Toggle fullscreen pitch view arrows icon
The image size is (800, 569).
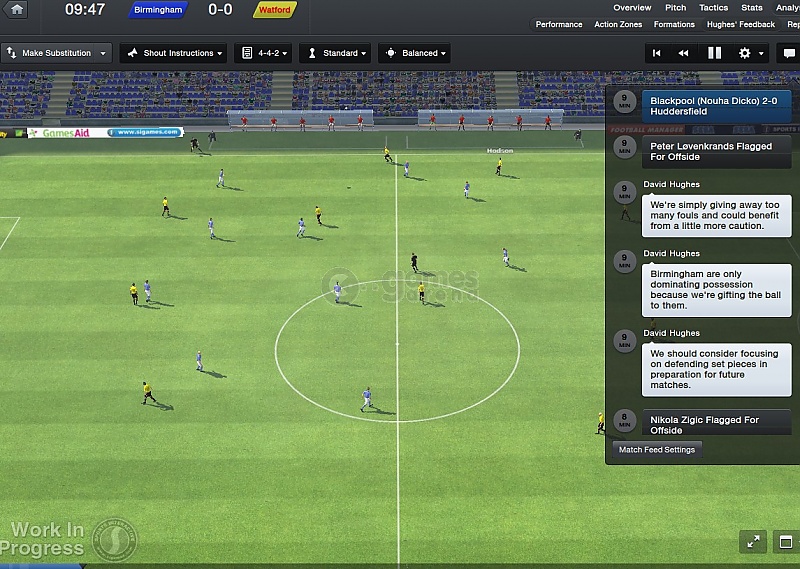click(x=753, y=542)
